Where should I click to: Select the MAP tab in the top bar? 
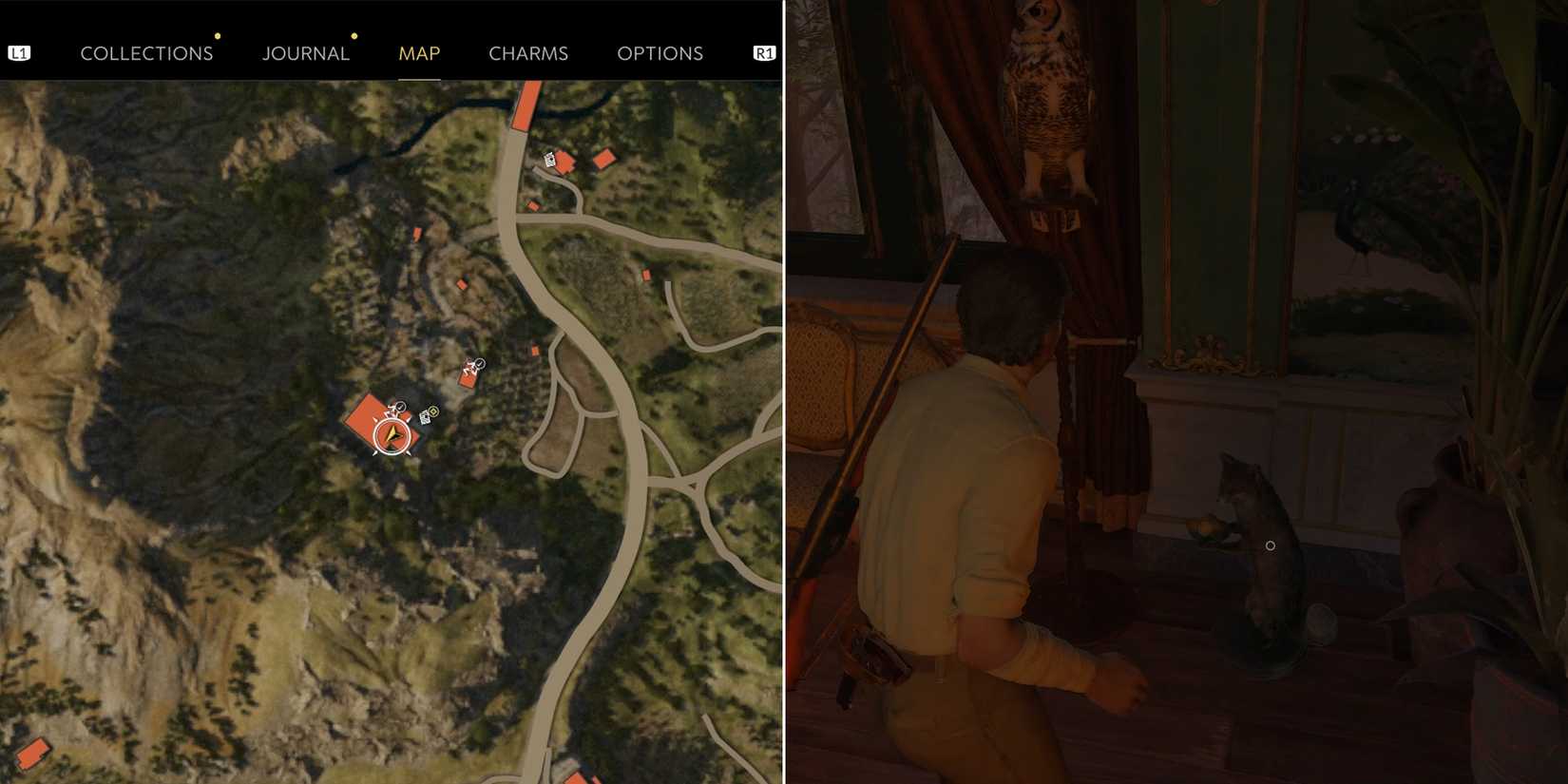pos(419,53)
